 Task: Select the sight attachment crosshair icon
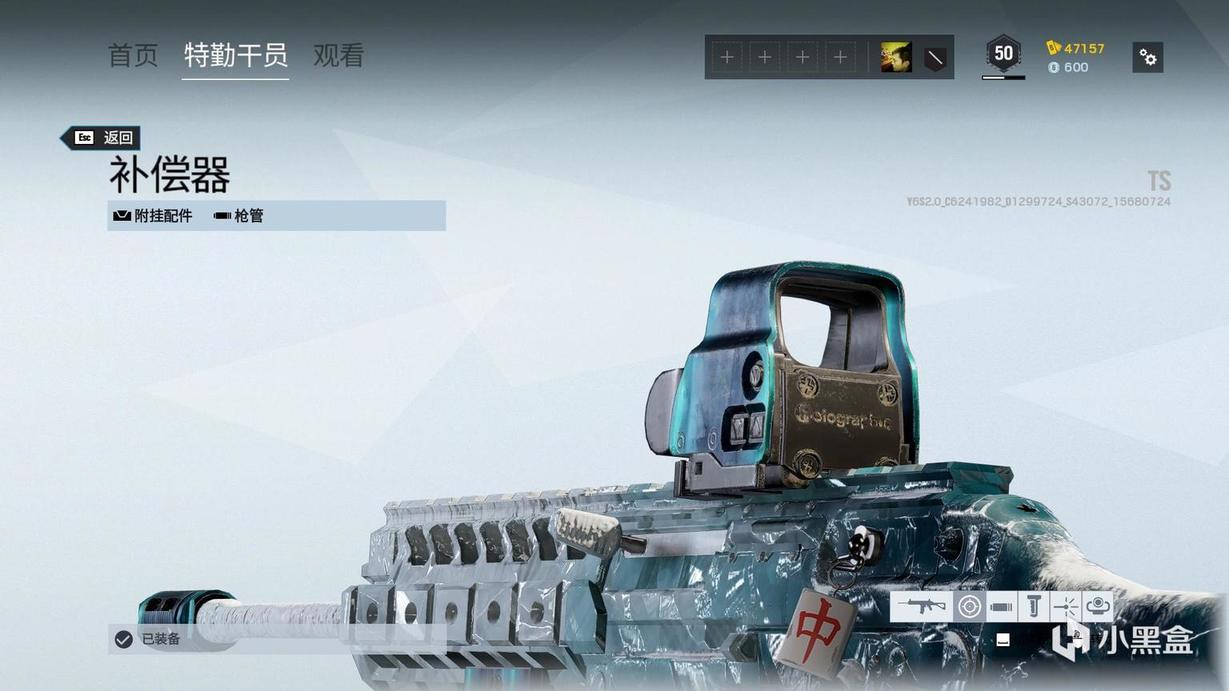tap(969, 606)
